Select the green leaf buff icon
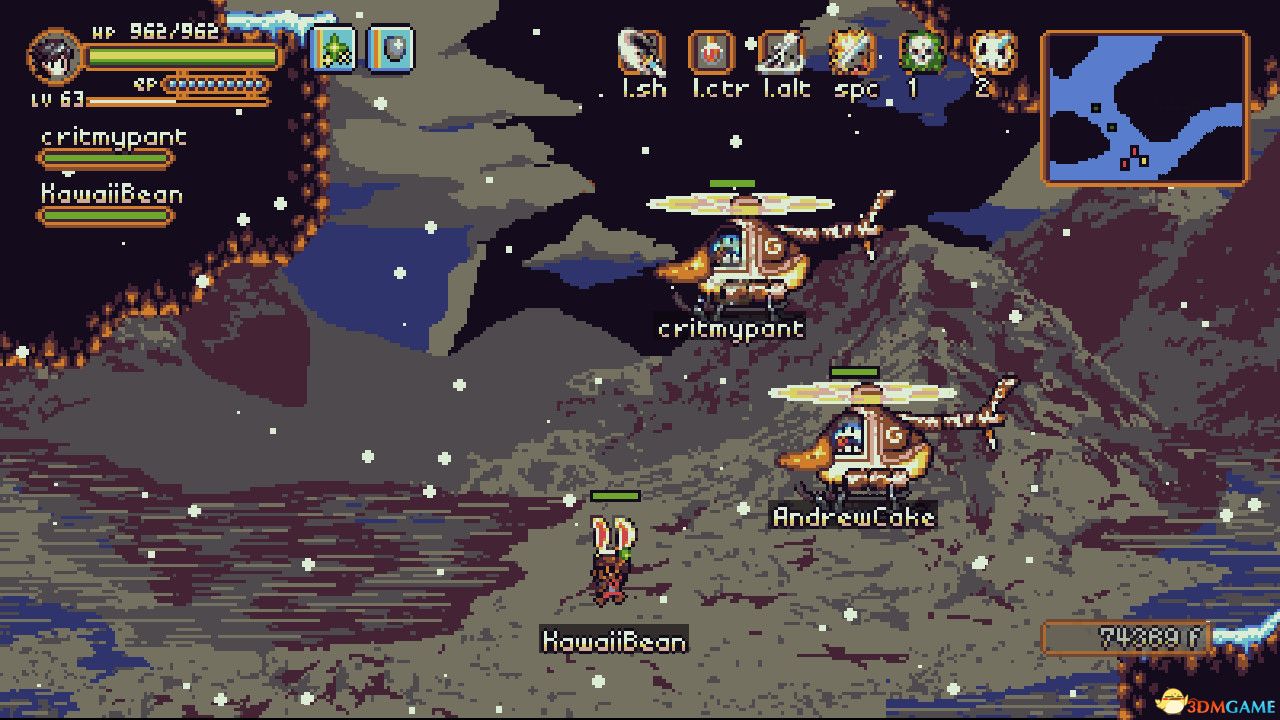 click(333, 49)
